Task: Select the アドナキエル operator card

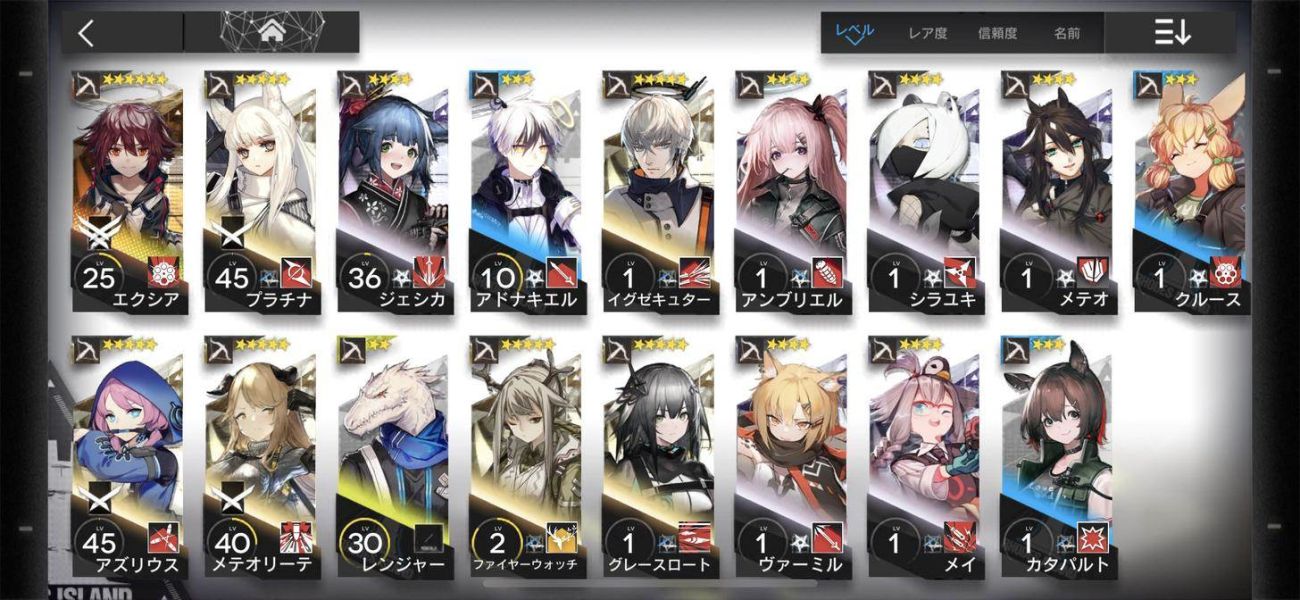Action: pyautogui.click(x=525, y=190)
